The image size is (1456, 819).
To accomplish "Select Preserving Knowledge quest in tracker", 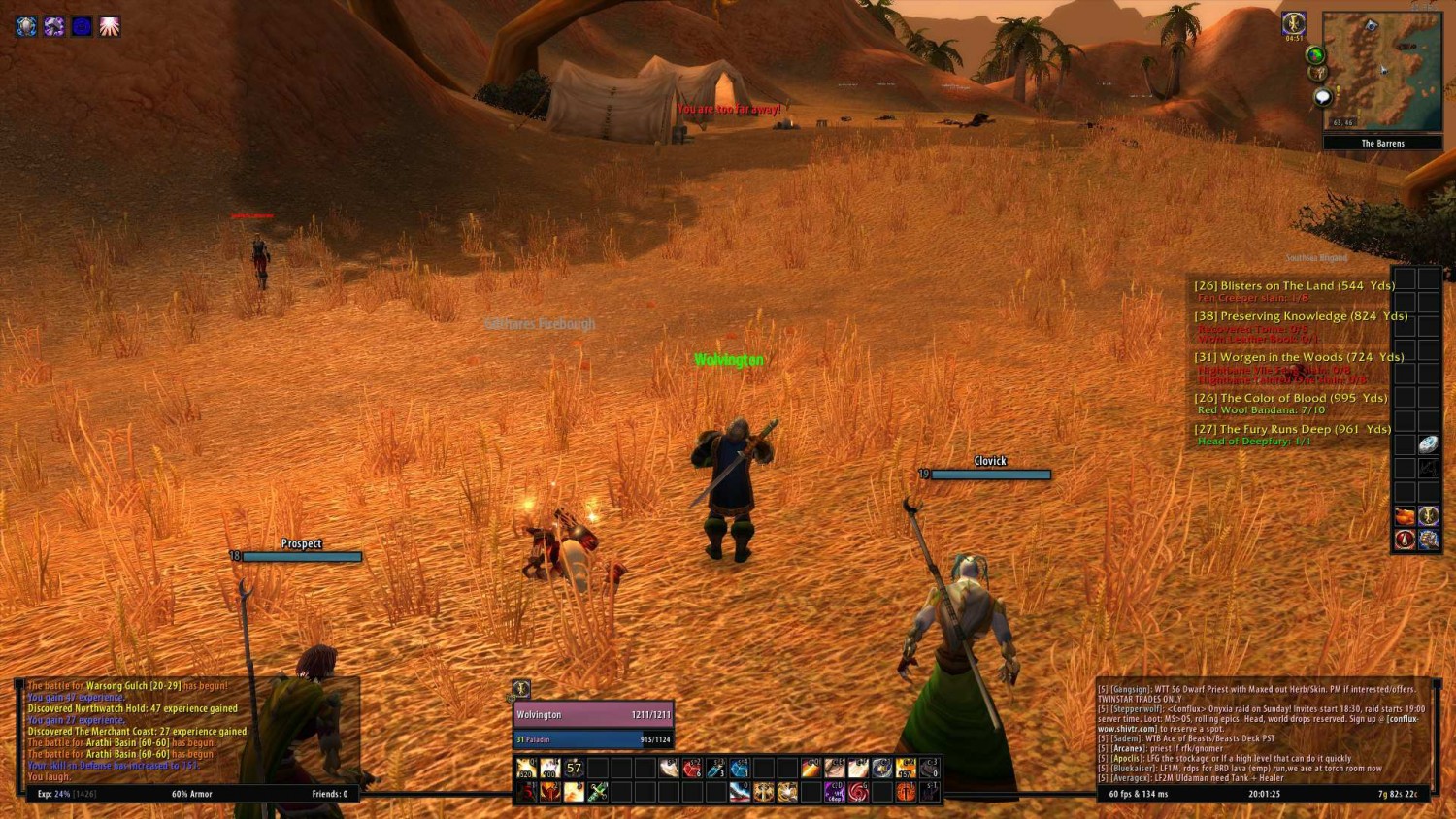I will (1300, 316).
